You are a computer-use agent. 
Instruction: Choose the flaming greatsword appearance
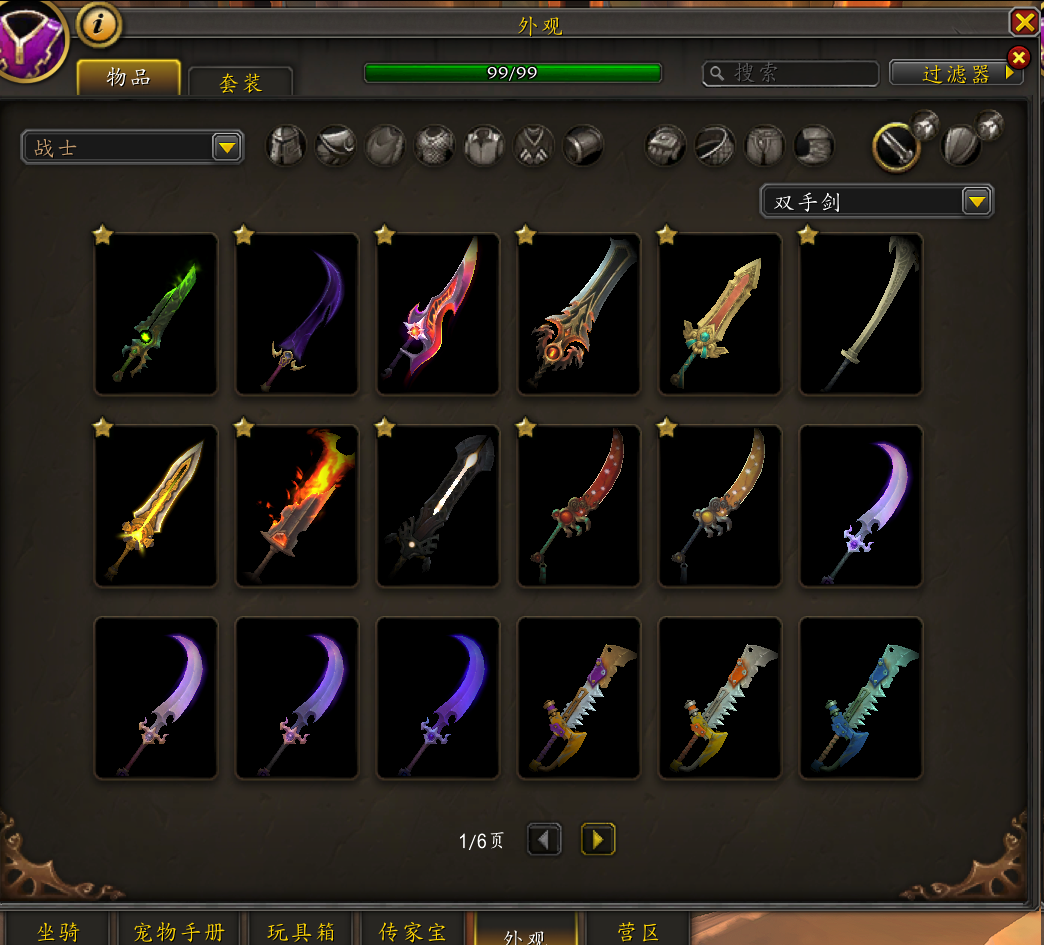point(297,506)
